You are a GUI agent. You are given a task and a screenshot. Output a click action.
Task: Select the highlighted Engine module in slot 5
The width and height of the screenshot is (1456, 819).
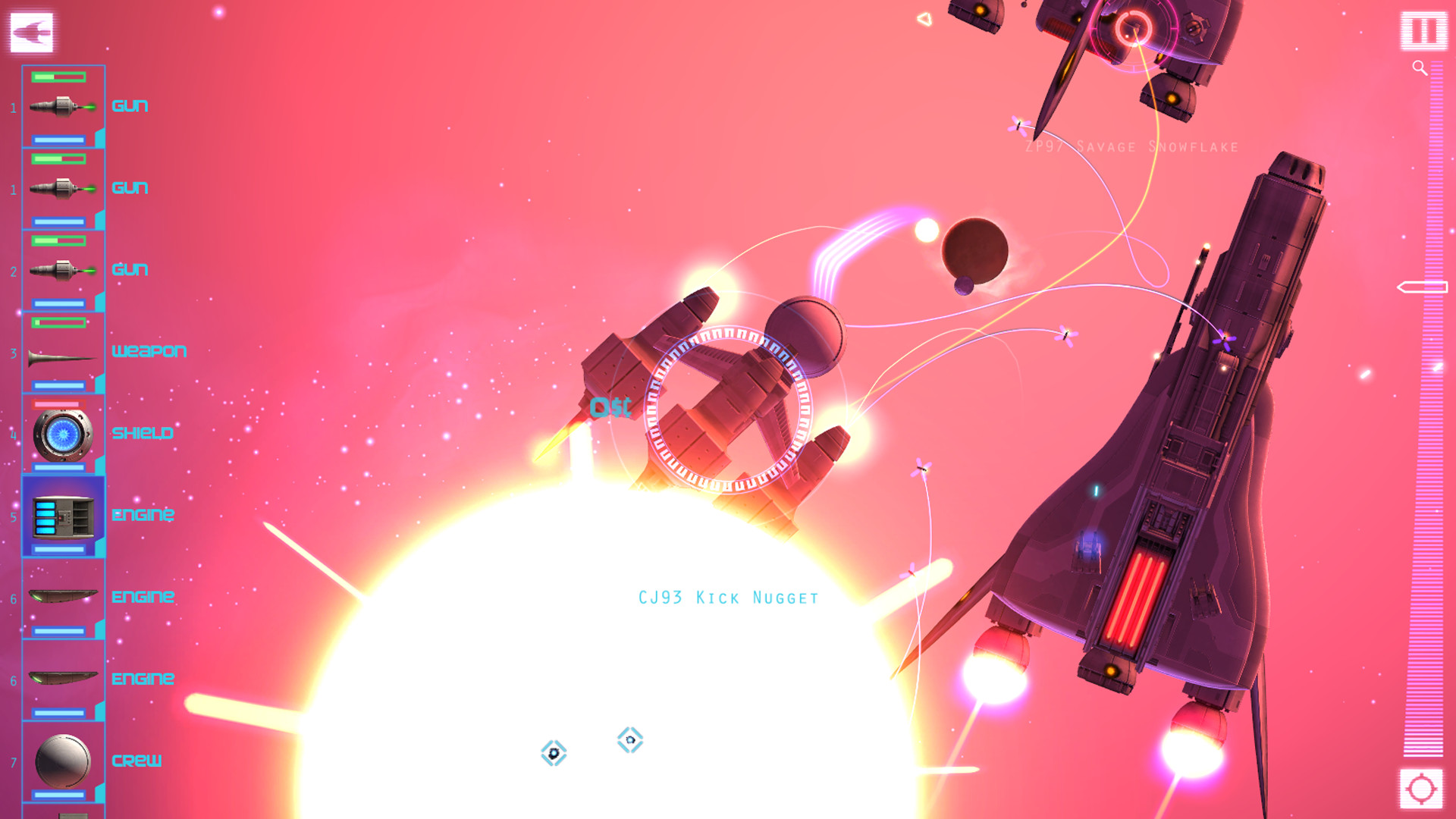click(x=63, y=515)
